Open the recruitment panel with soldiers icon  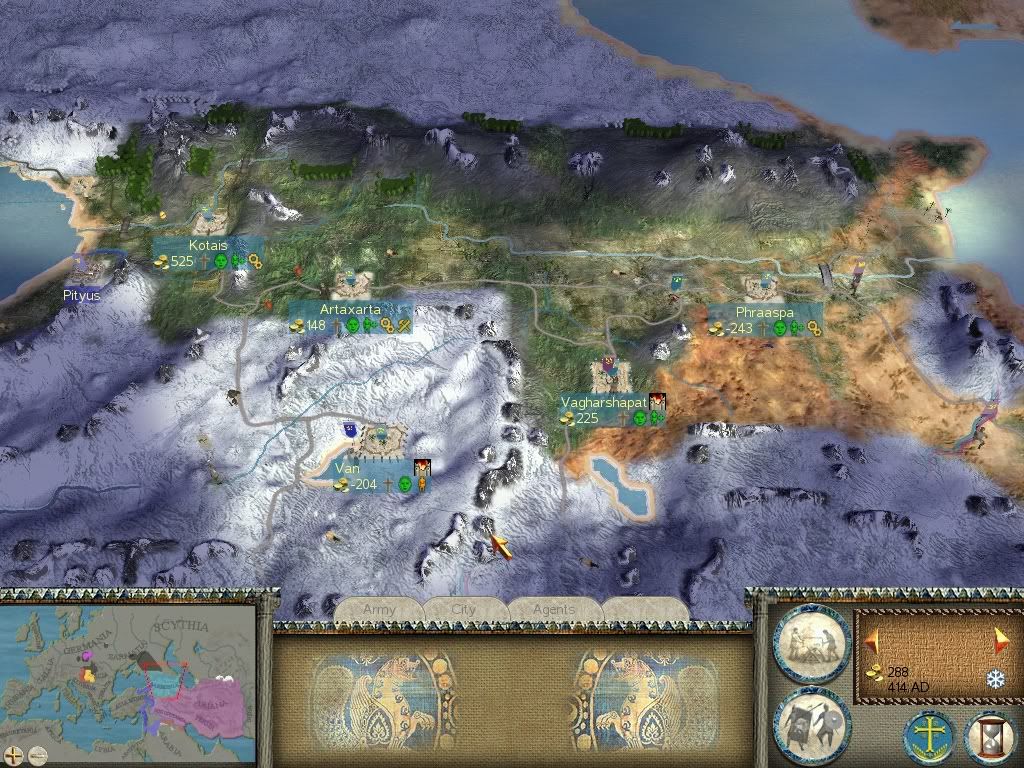[x=810, y=721]
